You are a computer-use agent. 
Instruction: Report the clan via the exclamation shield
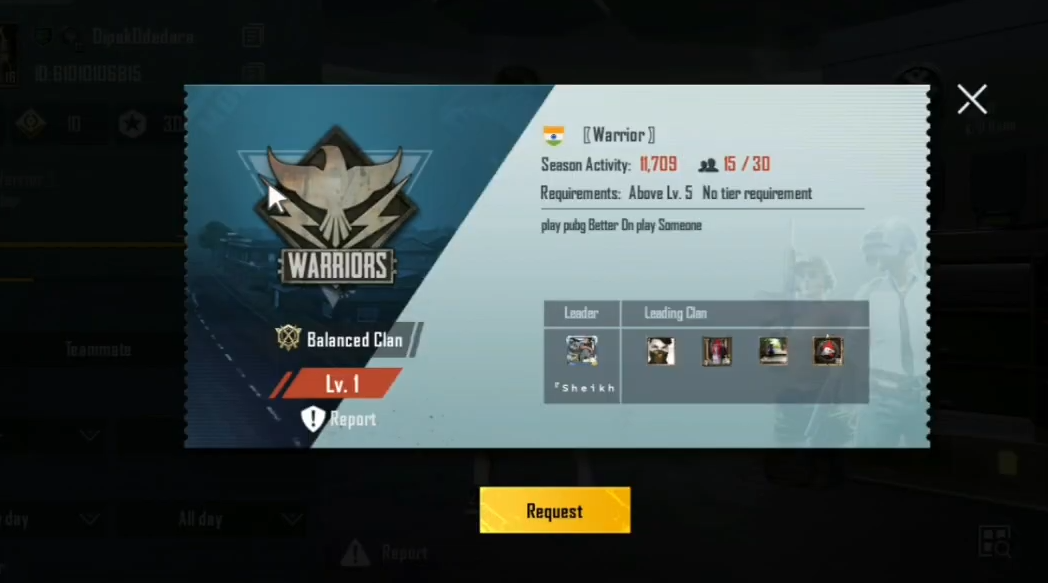pos(314,419)
